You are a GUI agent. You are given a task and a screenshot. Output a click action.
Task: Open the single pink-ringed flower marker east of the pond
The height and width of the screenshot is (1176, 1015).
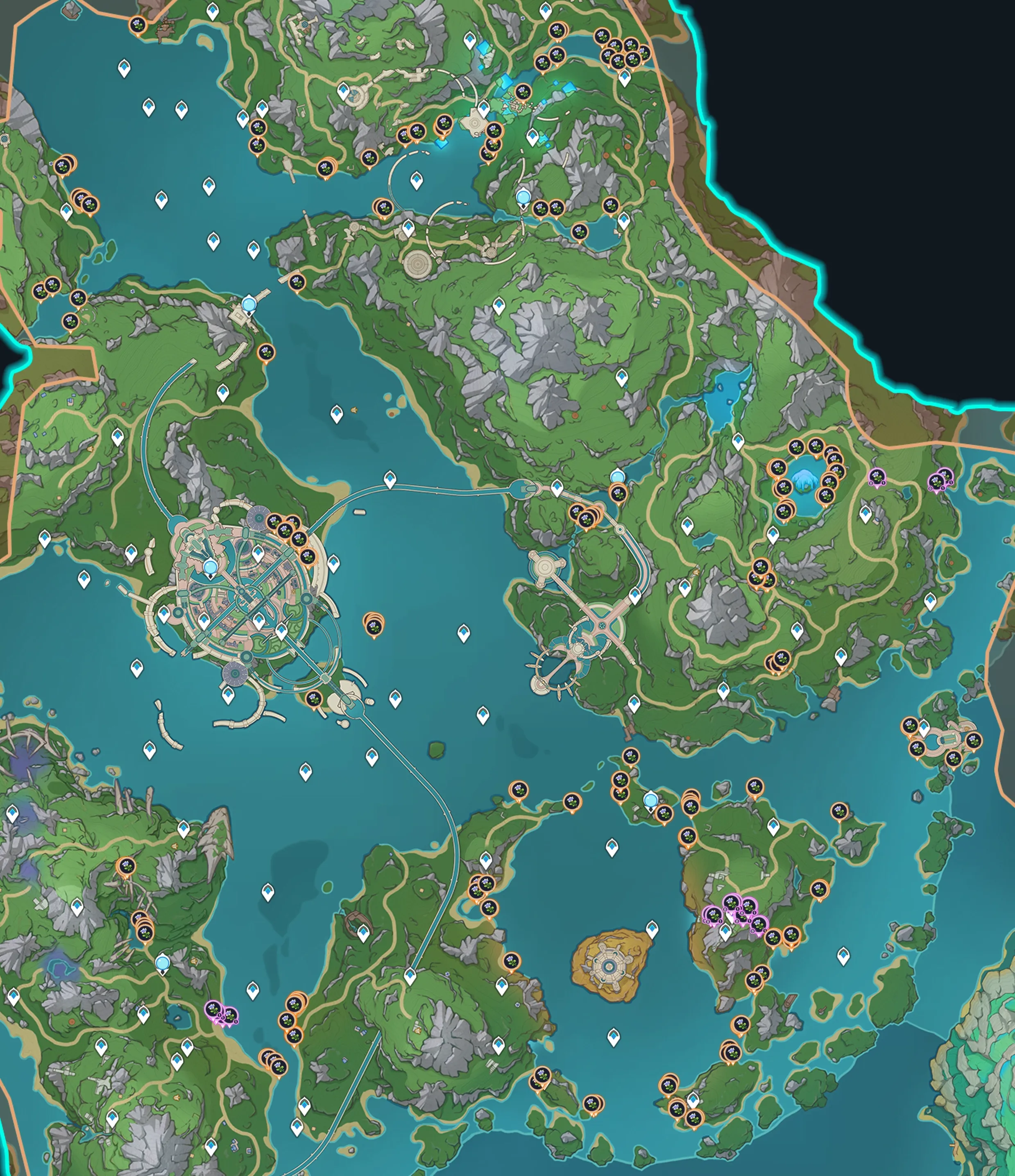877,476
